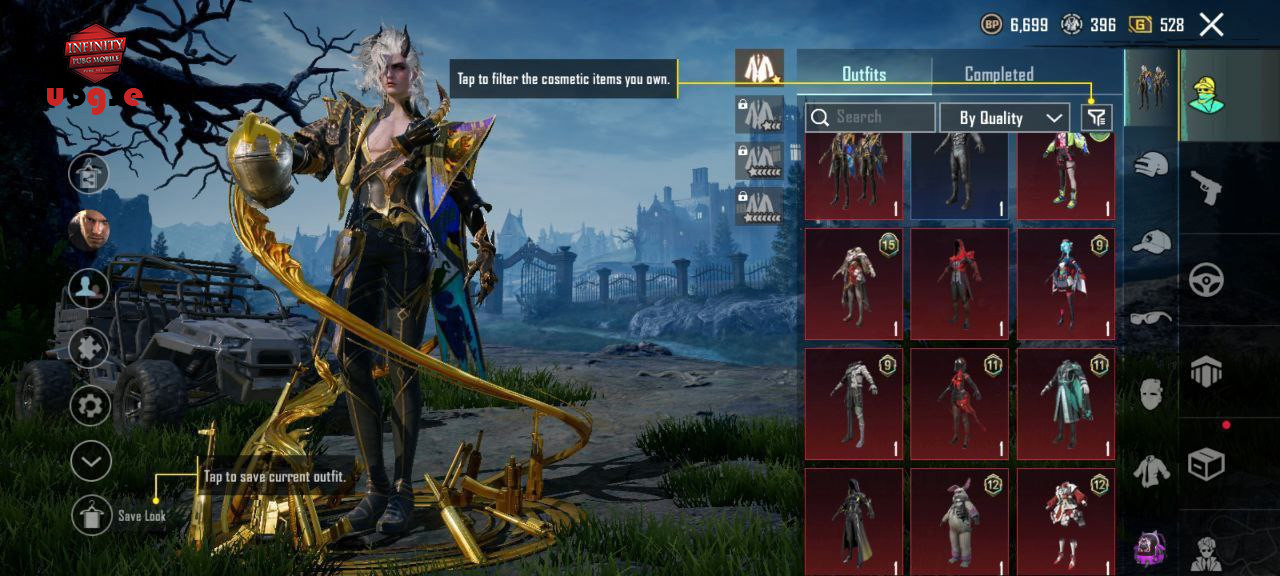Switch to the Completed tab
The image size is (1280, 576).
998,74
